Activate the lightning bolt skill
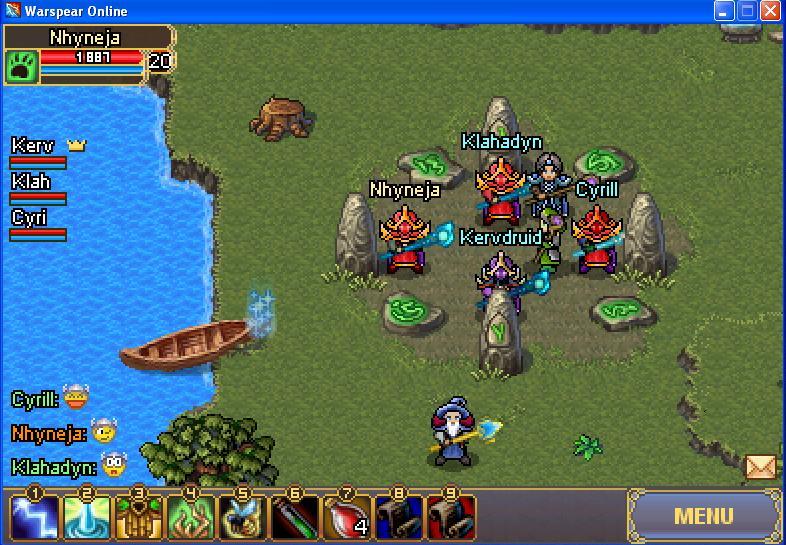This screenshot has width=786, height=545. [x=34, y=518]
